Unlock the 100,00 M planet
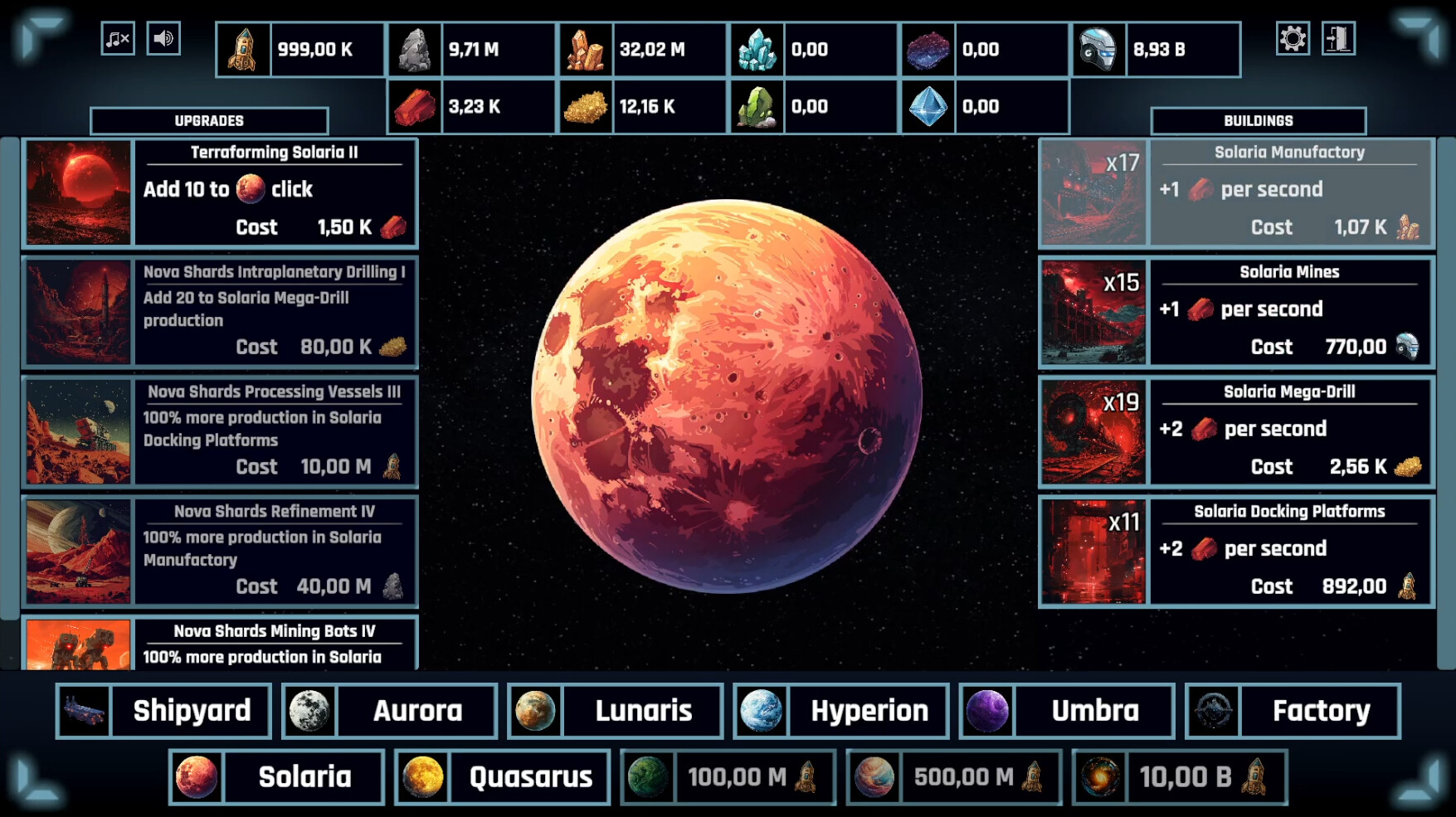 pos(728,777)
